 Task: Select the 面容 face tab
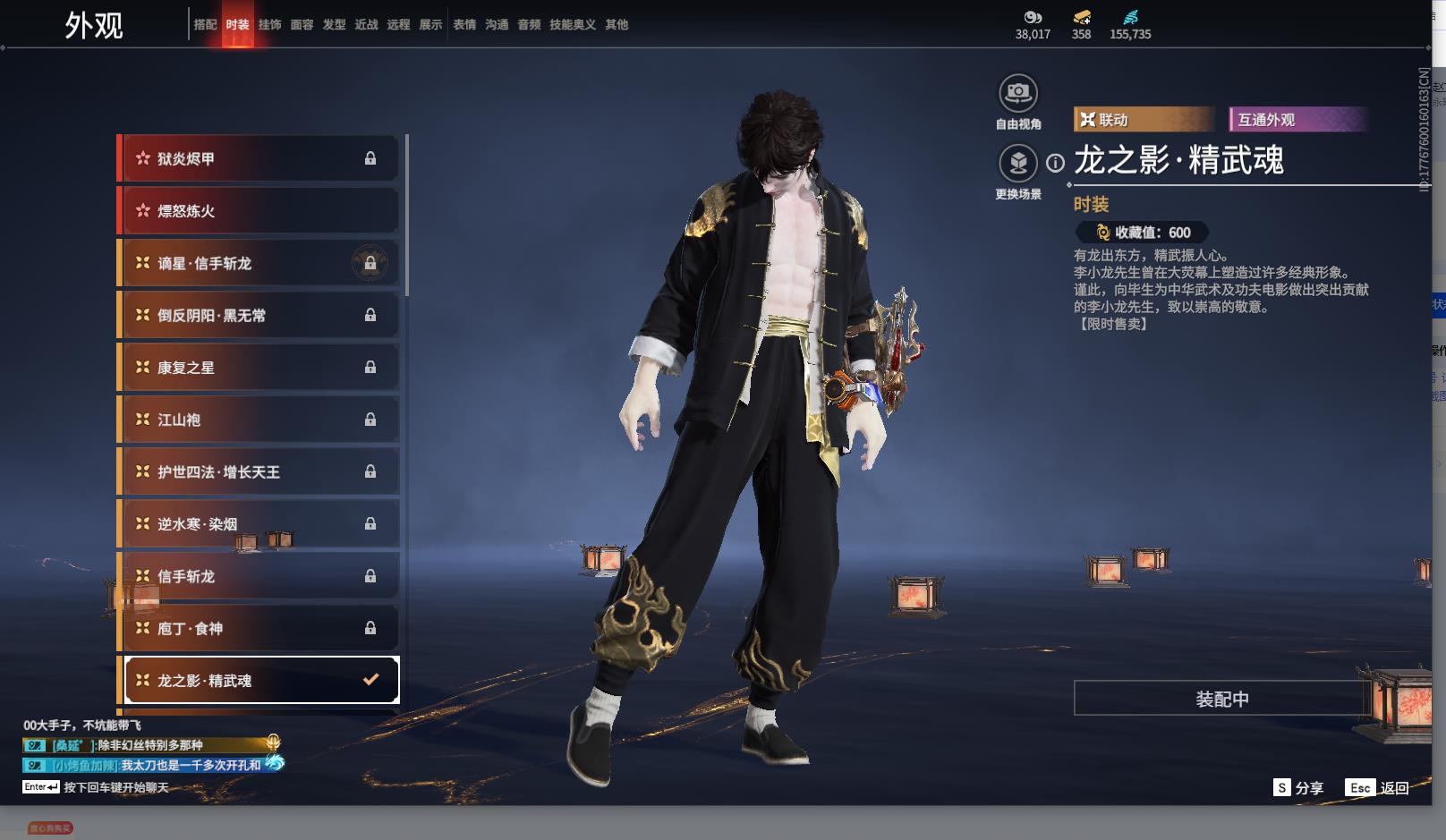tap(302, 25)
